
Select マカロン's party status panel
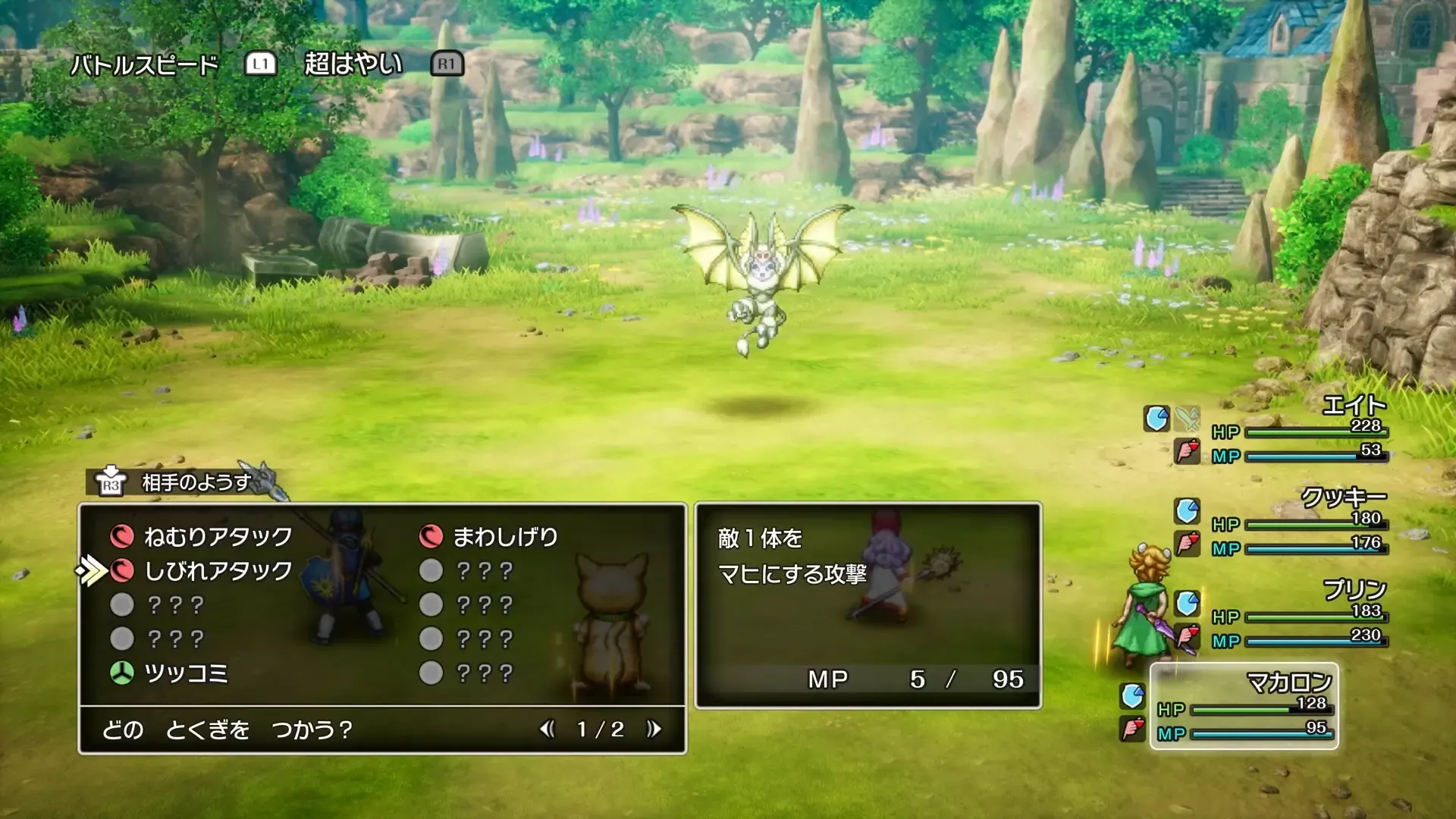[x=1244, y=706]
